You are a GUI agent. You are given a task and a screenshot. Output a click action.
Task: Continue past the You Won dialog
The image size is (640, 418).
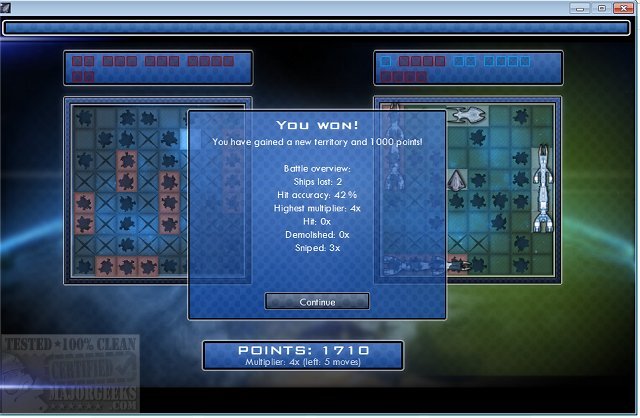pos(317,301)
